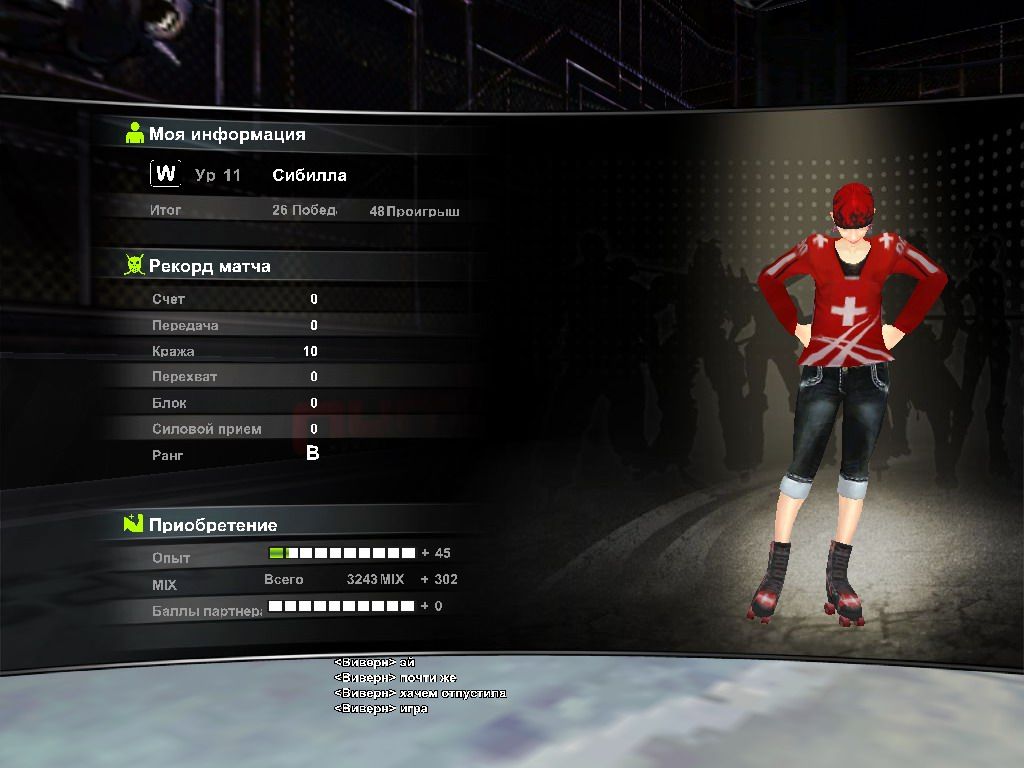Click the chat log messages from Виверн

(419, 685)
